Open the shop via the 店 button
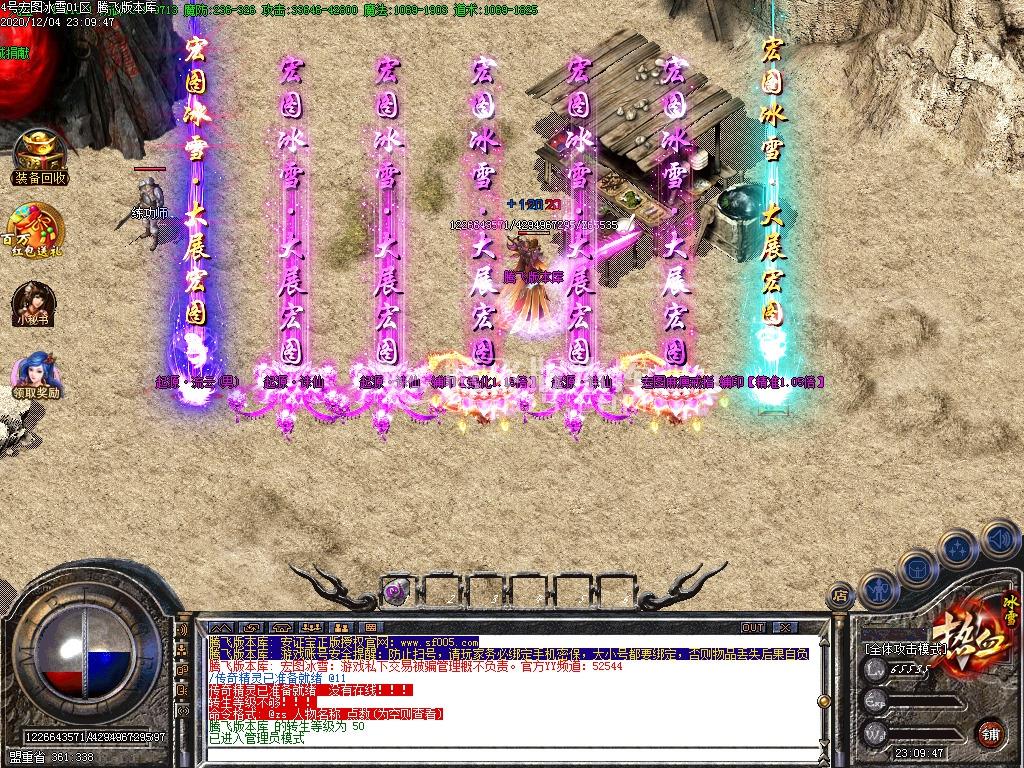Image resolution: width=1024 pixels, height=768 pixels. click(x=840, y=595)
